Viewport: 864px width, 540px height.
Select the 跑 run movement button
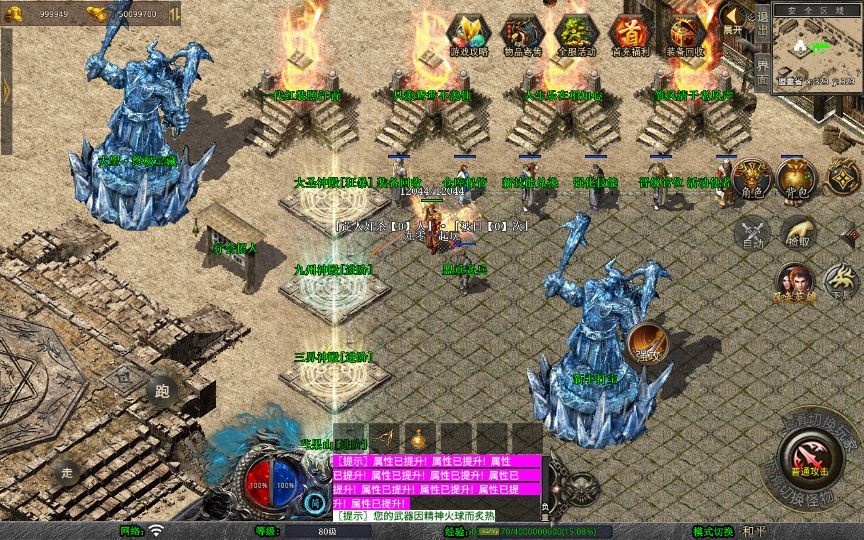(x=162, y=392)
